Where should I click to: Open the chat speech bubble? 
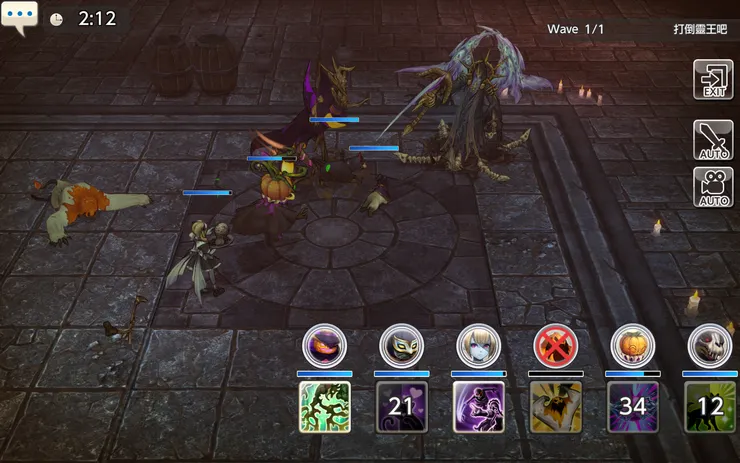click(x=20, y=18)
